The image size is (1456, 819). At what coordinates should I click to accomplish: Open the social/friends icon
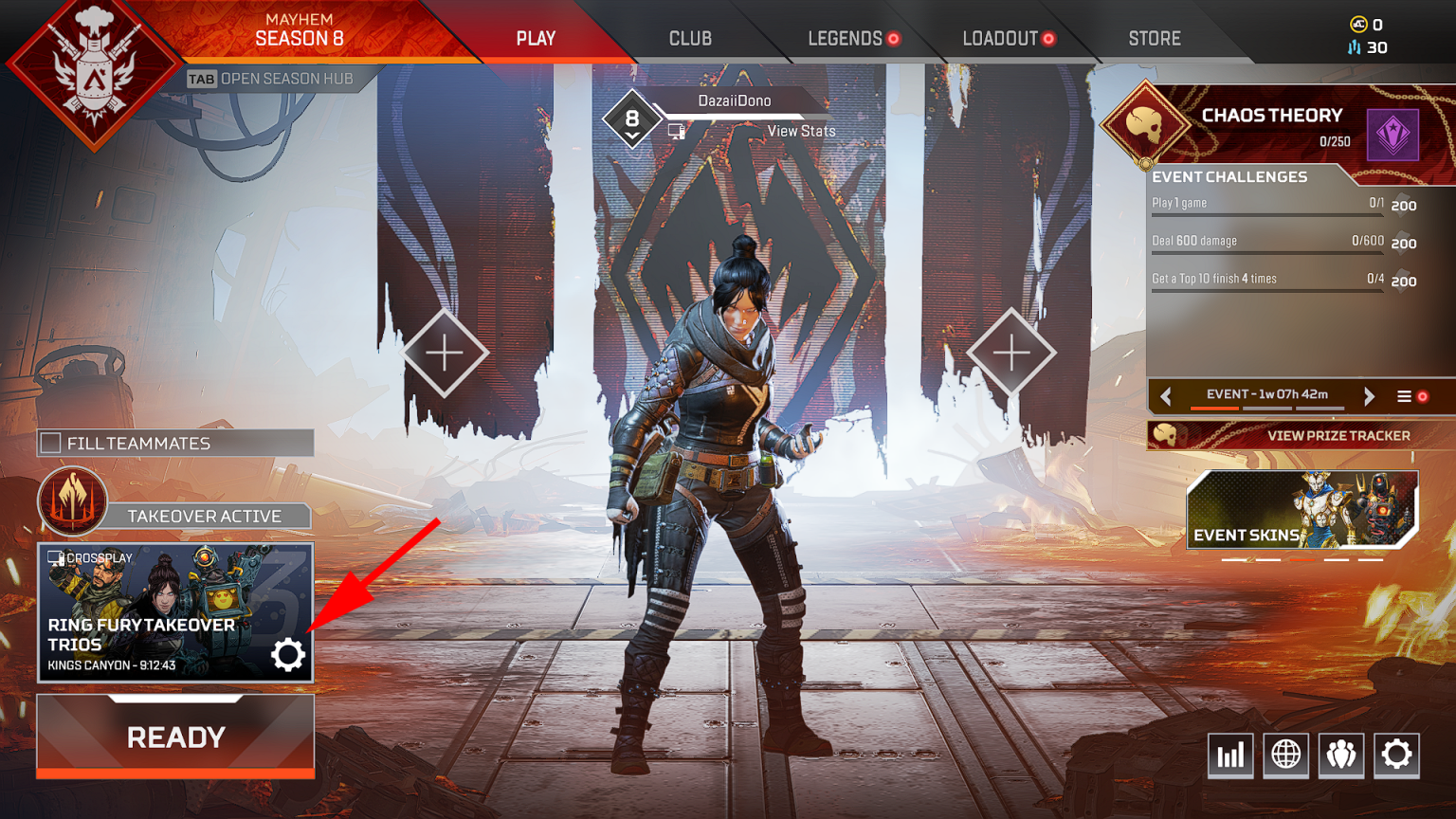pyautogui.click(x=1341, y=755)
